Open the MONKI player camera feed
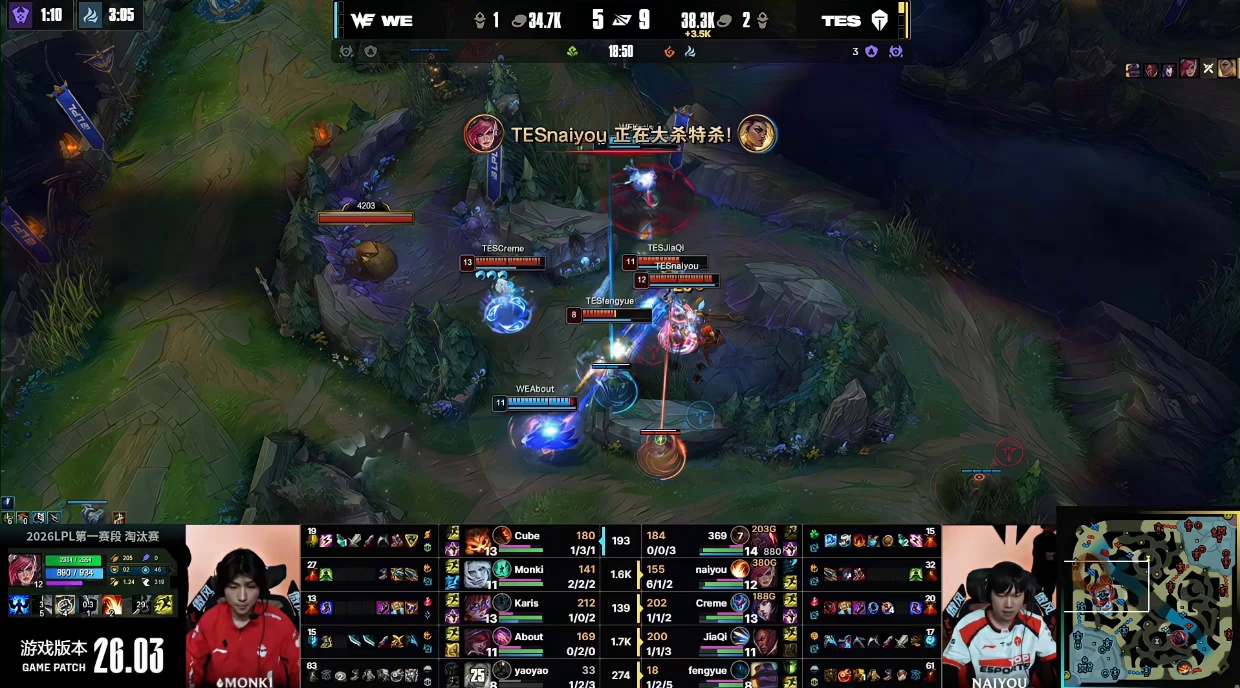Screen dimensions: 1240x688 pos(242,607)
